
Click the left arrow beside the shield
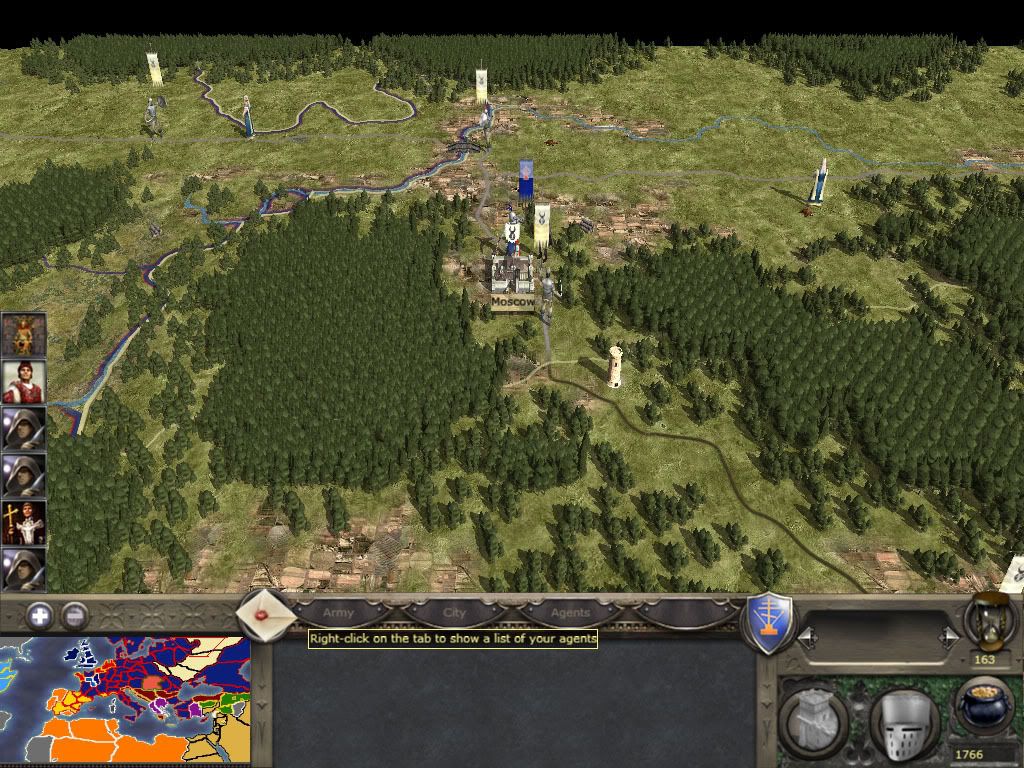pyautogui.click(x=806, y=637)
